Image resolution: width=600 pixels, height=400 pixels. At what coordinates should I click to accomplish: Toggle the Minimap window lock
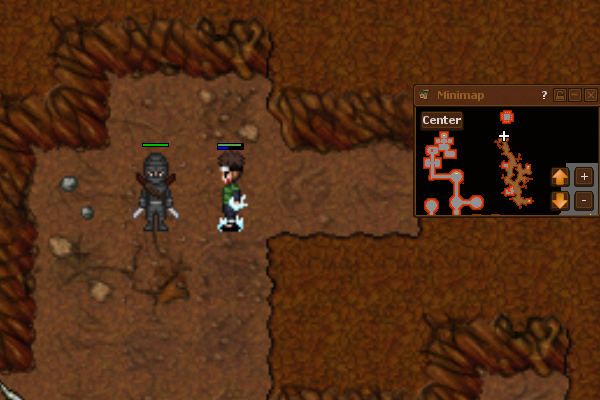(x=560, y=95)
